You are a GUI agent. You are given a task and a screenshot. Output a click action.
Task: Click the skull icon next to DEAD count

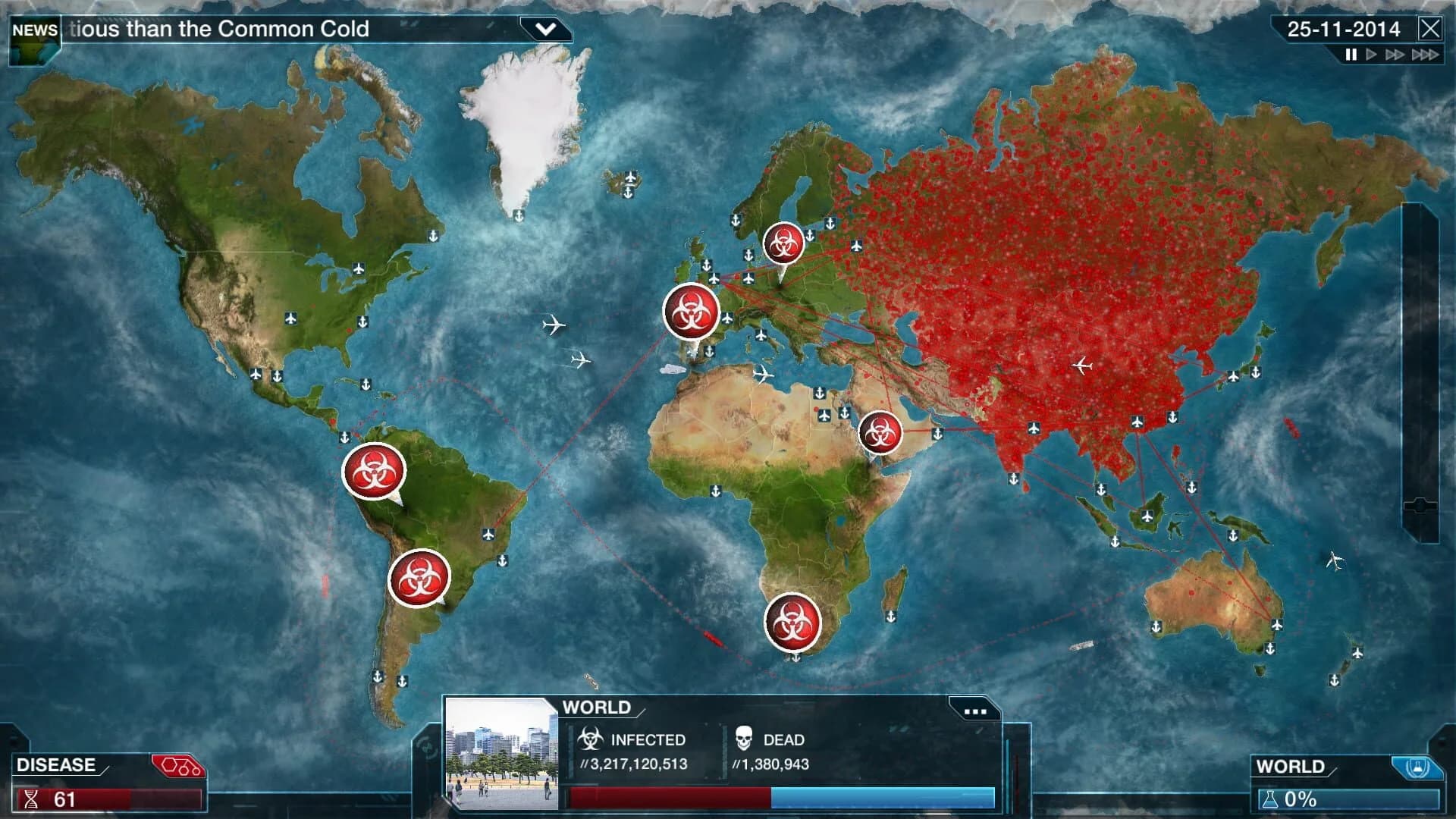(745, 739)
